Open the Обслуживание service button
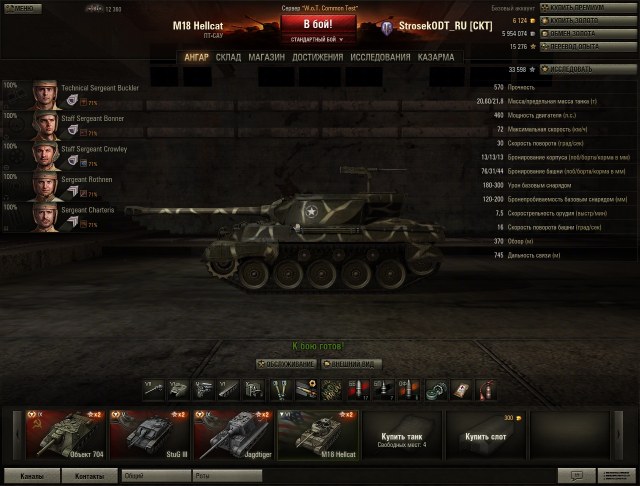The image size is (640, 486). coord(286,364)
